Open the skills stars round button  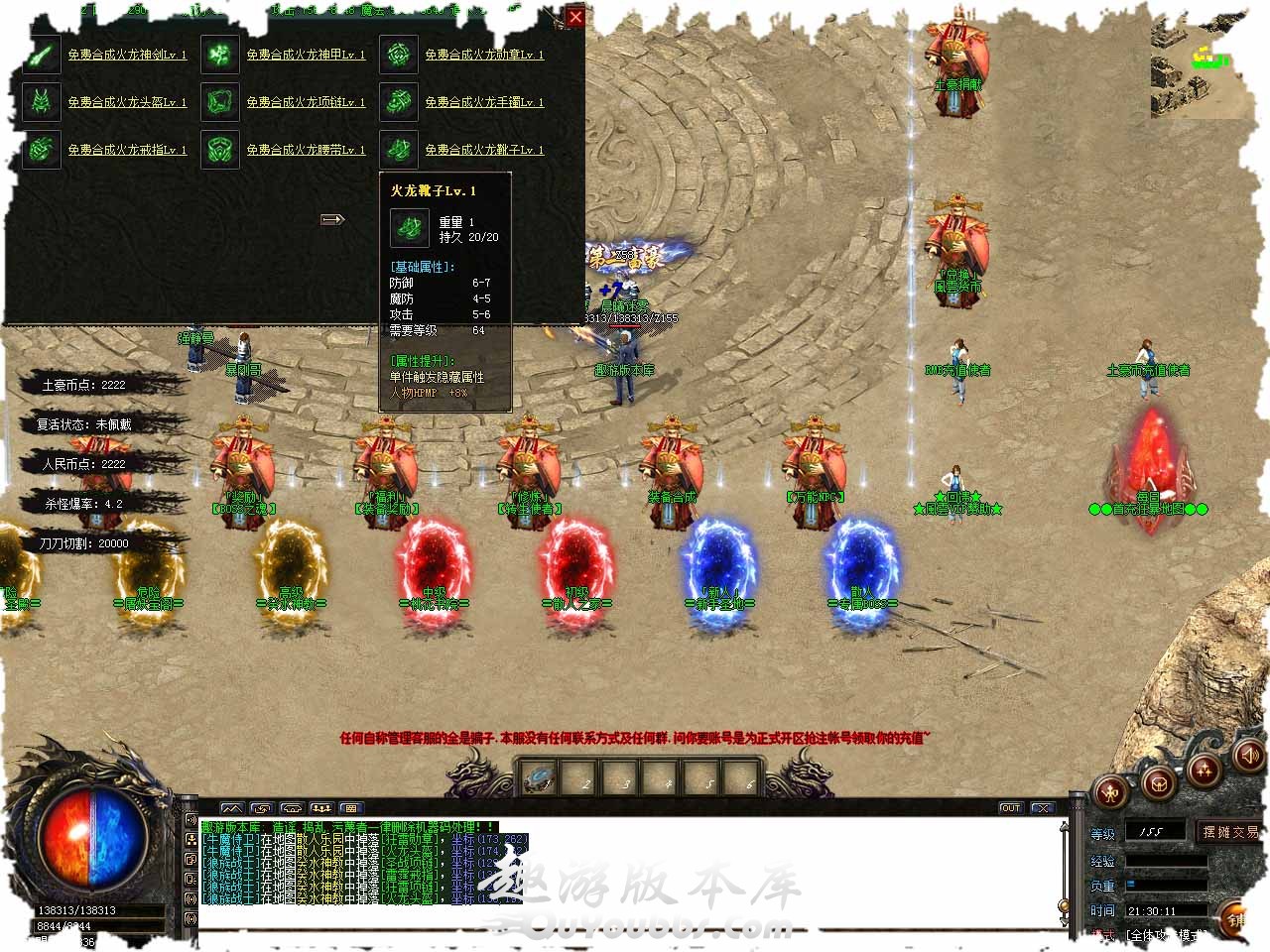[x=1204, y=770]
